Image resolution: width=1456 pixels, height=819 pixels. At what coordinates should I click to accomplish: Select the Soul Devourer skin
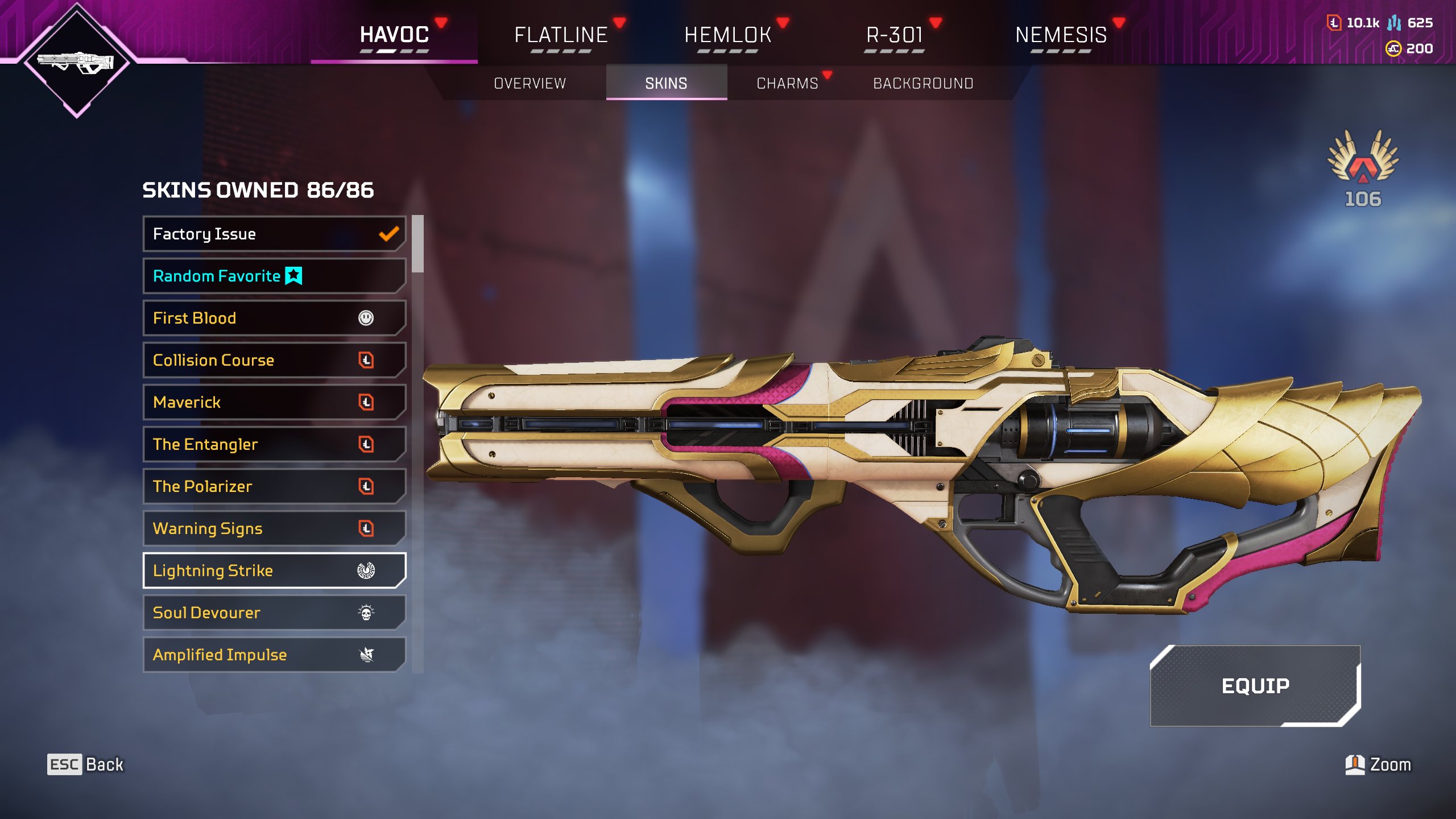274,613
